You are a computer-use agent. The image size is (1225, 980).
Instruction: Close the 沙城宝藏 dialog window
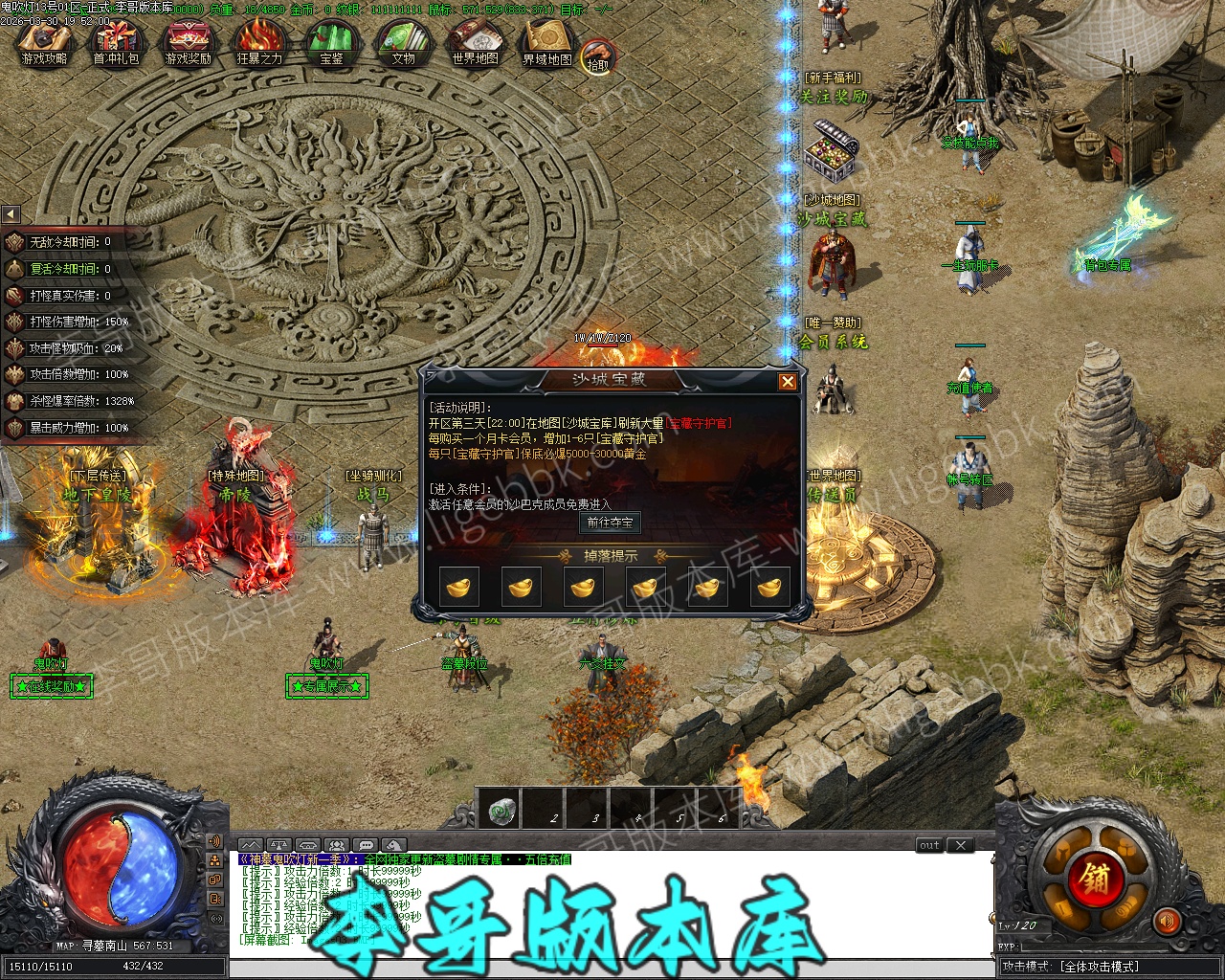(787, 382)
